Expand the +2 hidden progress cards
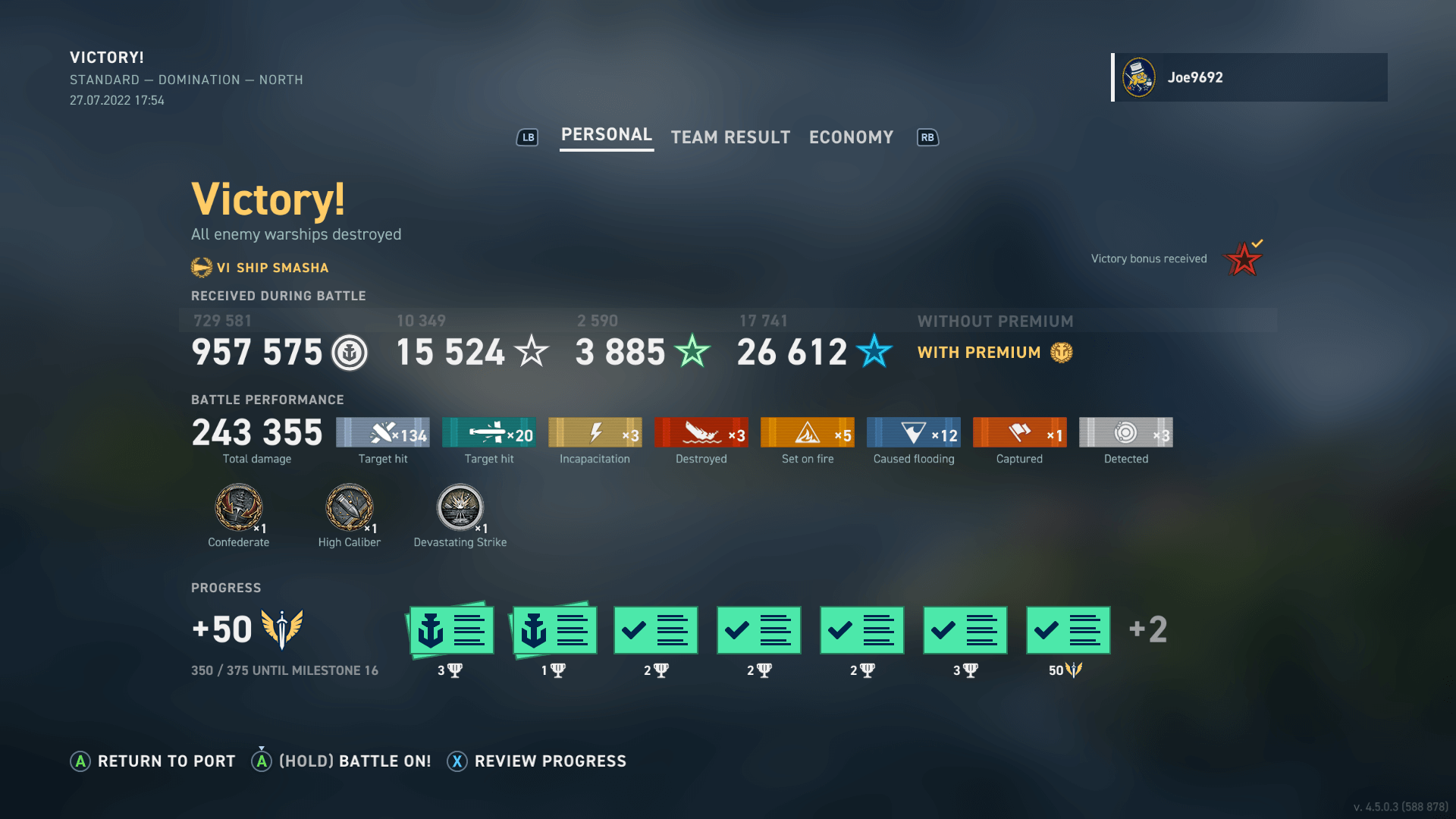 [x=1147, y=629]
